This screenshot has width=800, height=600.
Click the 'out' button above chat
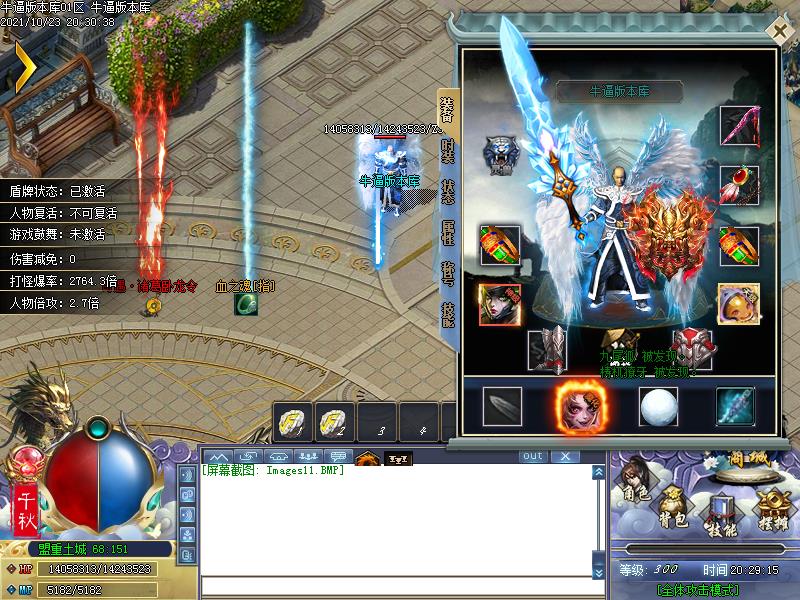[533, 456]
